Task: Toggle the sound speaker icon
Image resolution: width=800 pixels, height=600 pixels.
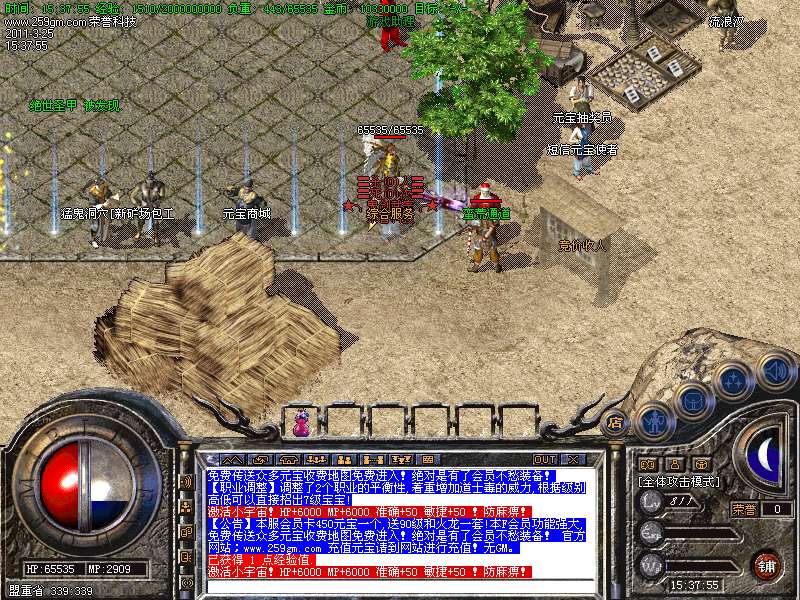Action: coord(774,371)
